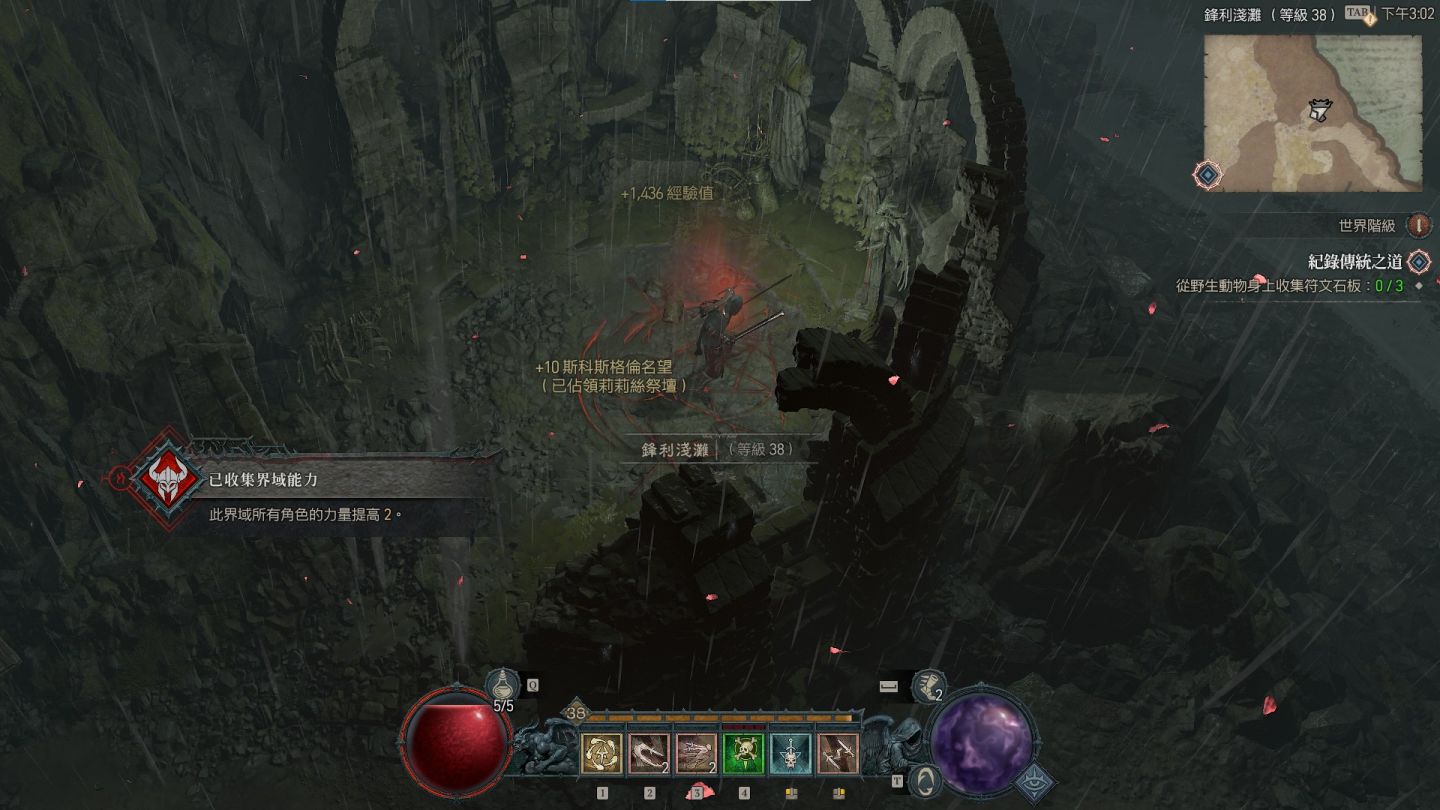Select the twin daggers skill icon

(838, 754)
